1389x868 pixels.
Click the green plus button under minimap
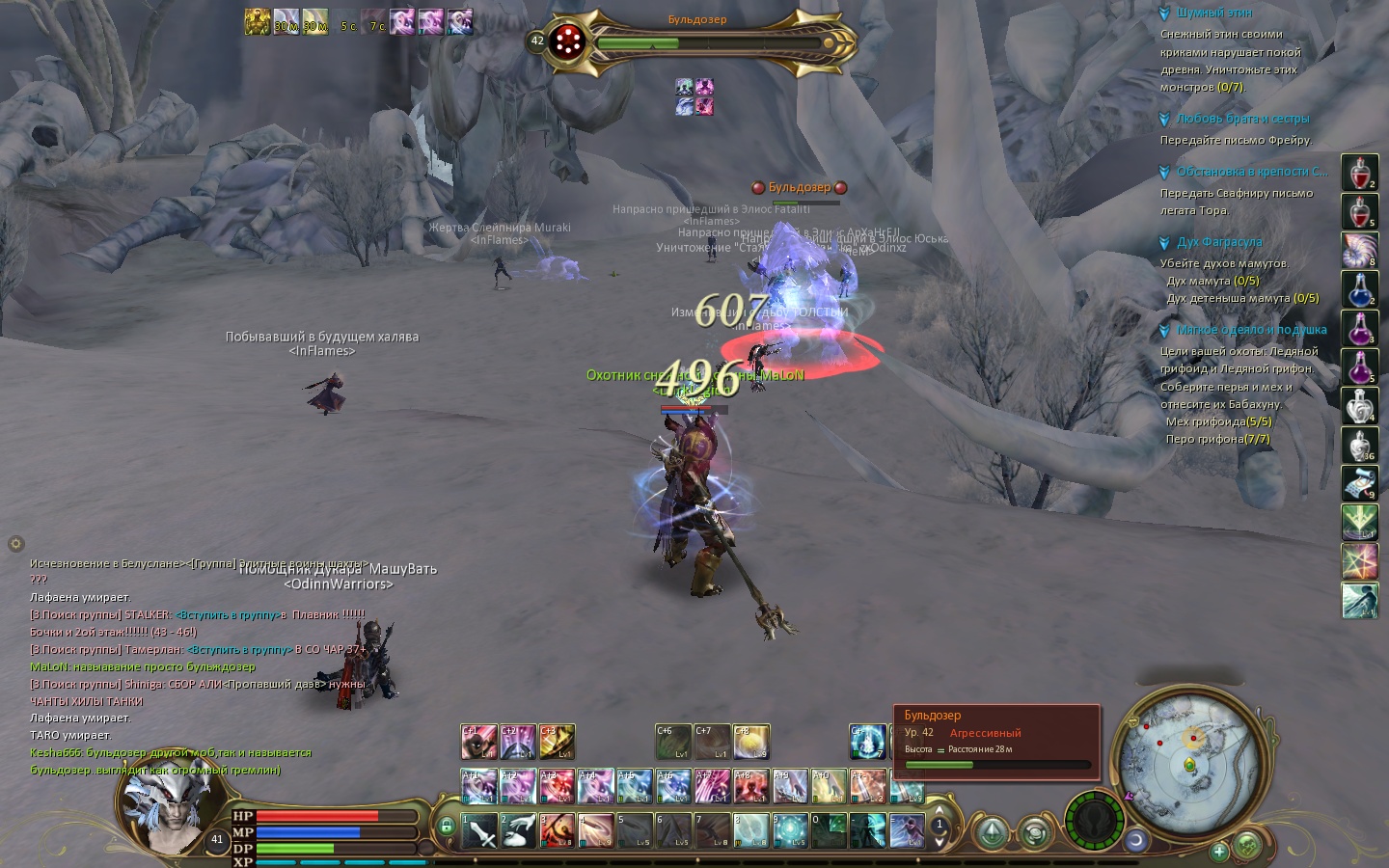pos(1219,851)
